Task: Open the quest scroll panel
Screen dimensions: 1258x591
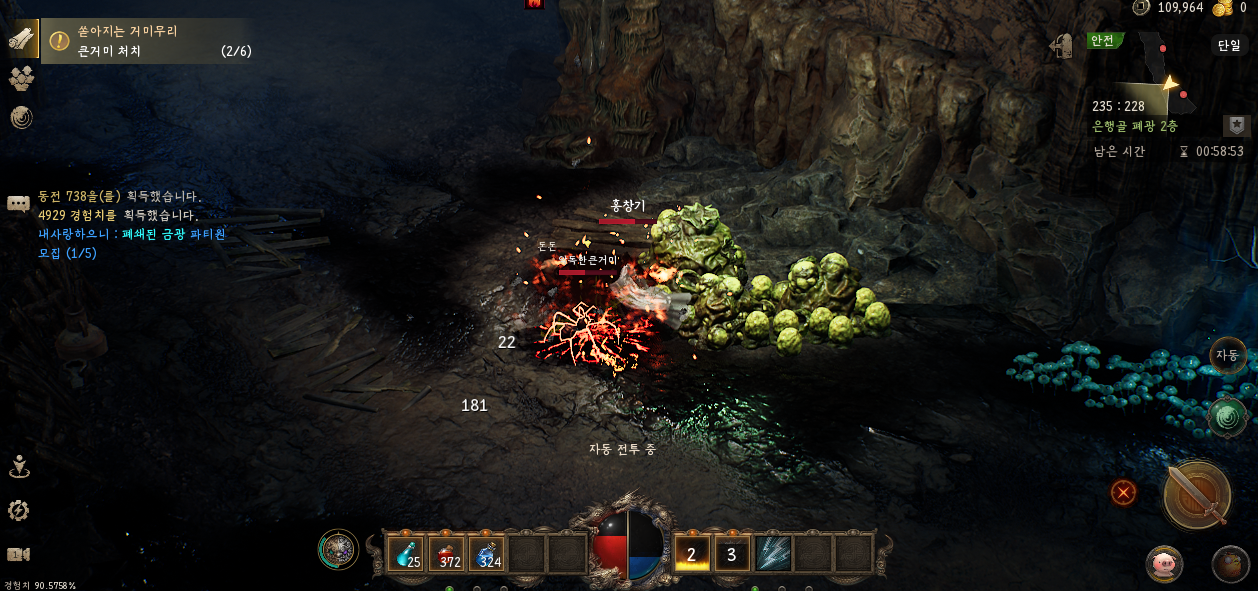Action: (x=21, y=39)
